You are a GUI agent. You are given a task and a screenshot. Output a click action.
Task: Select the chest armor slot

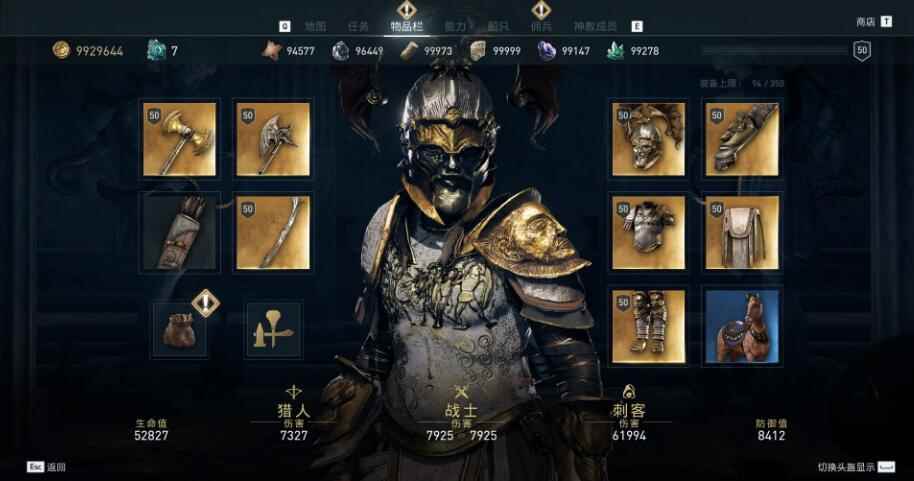click(648, 232)
